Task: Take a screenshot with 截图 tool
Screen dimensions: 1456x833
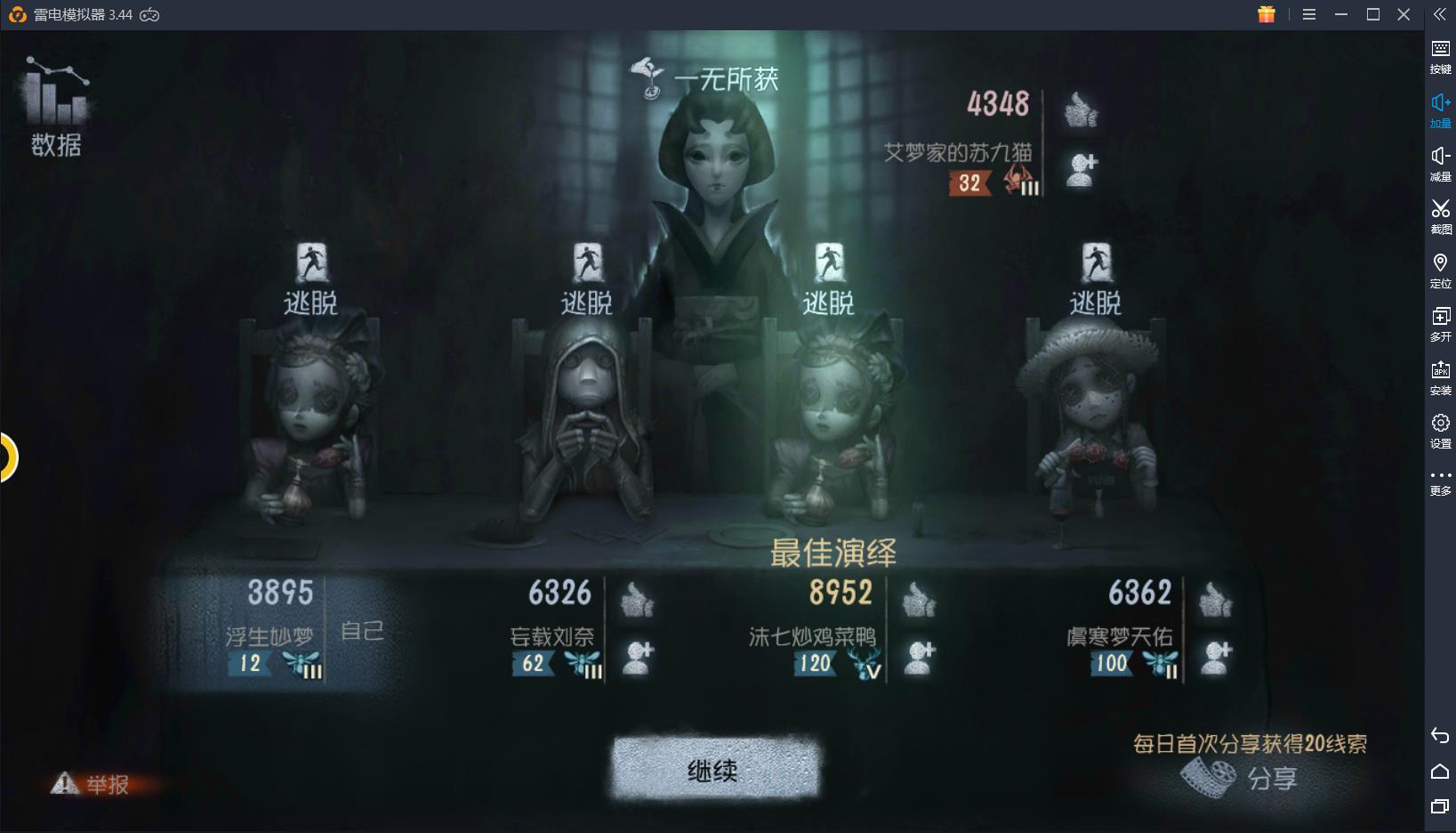Action: [x=1440, y=215]
